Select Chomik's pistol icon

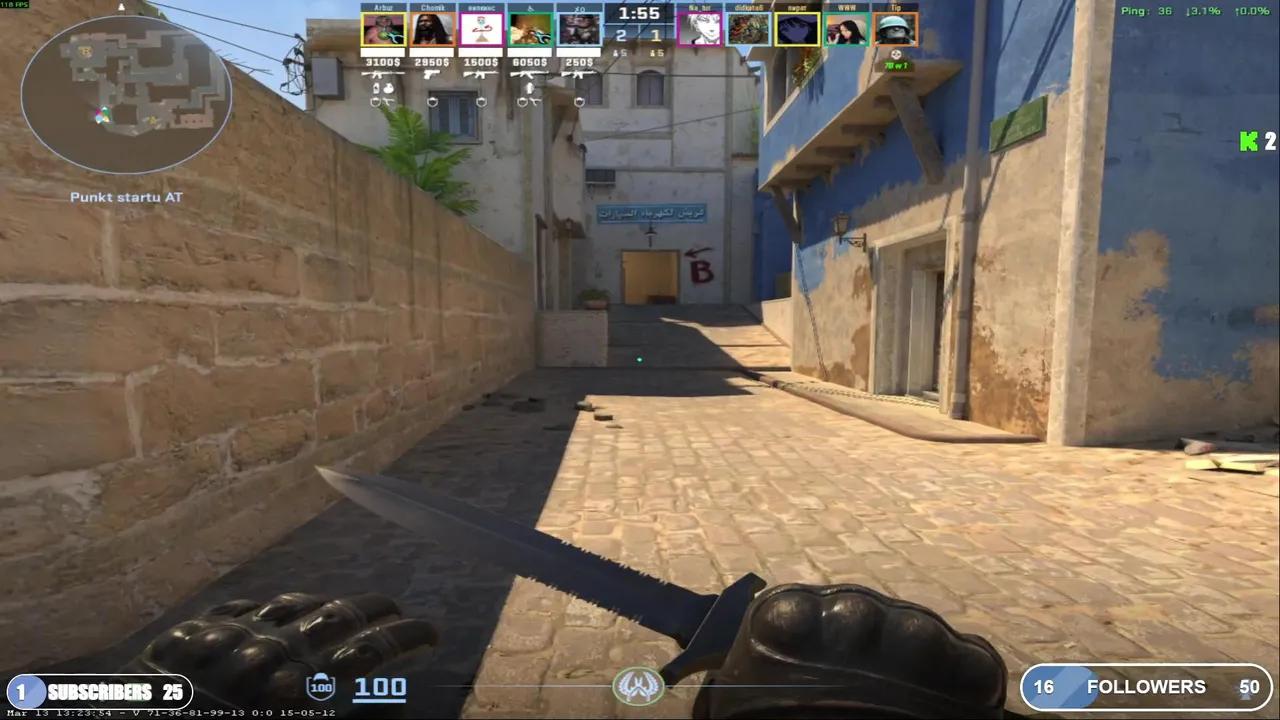click(431, 74)
